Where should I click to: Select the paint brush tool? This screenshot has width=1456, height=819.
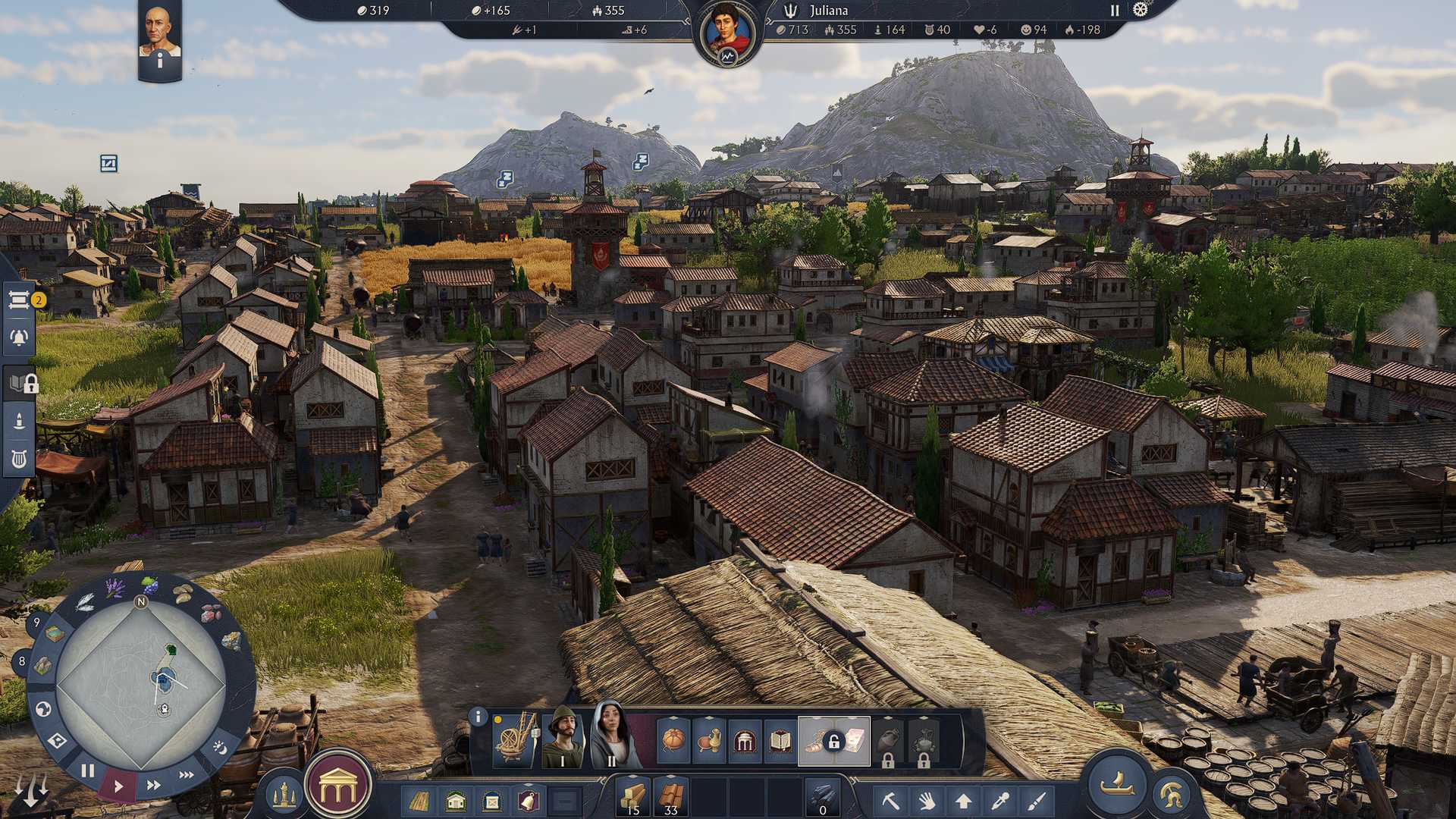point(1037,797)
